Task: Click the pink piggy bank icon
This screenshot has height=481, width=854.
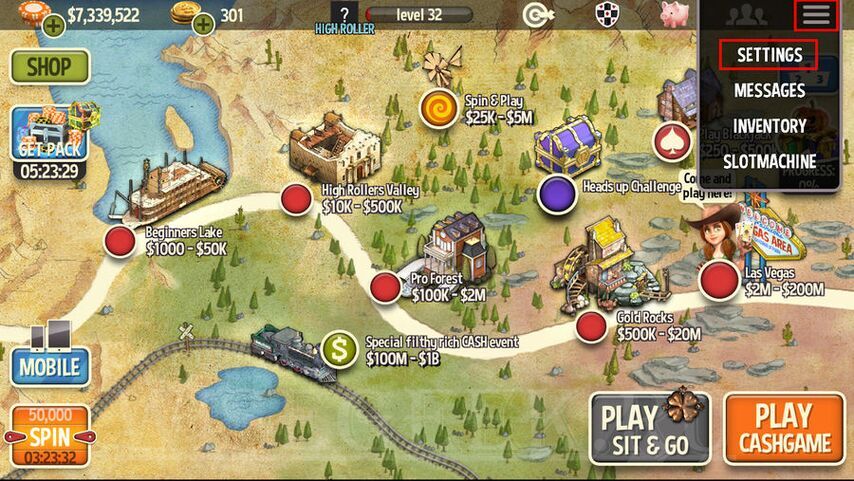Action: 674,14
